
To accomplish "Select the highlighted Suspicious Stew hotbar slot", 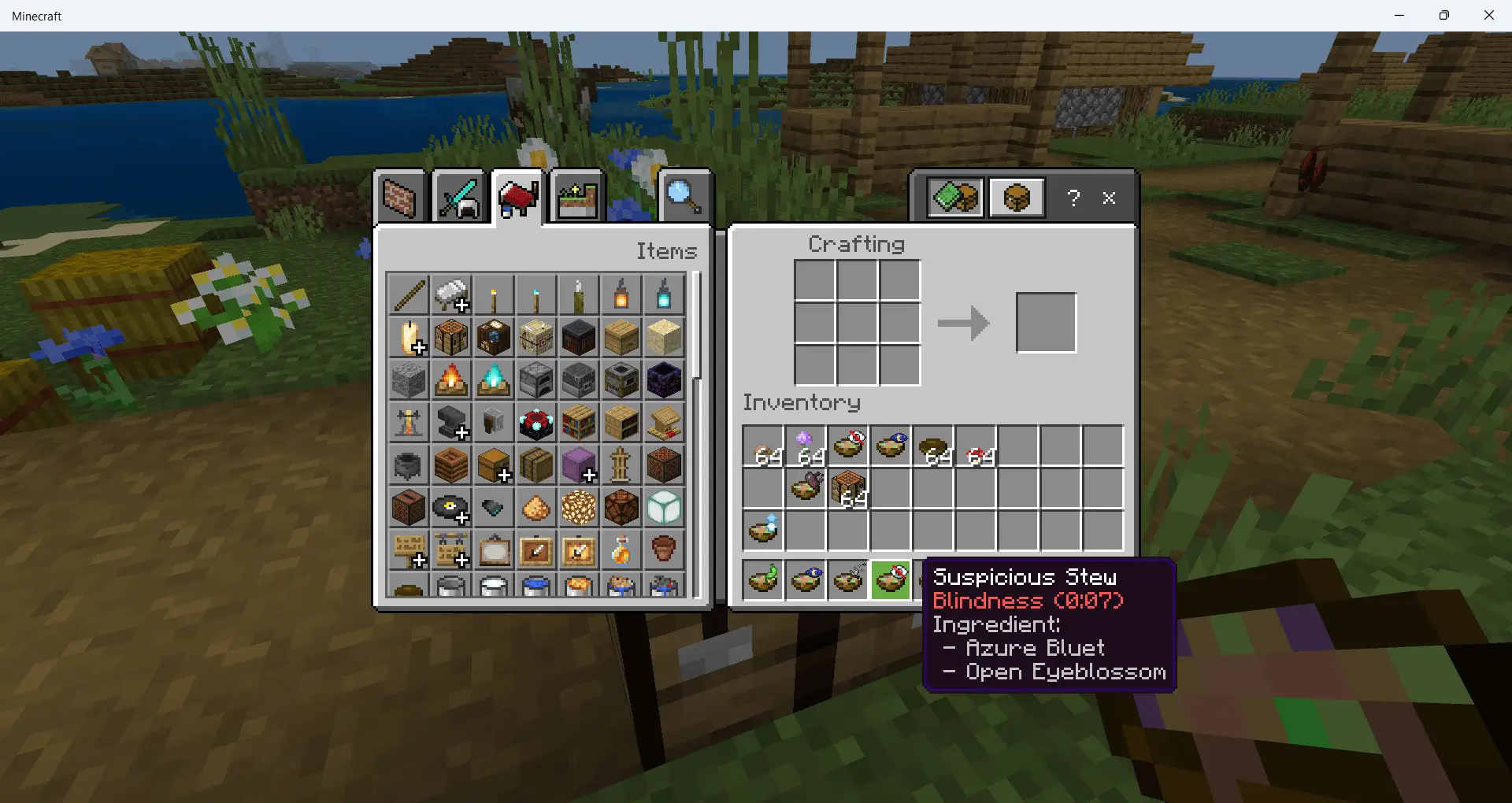I will (x=891, y=581).
